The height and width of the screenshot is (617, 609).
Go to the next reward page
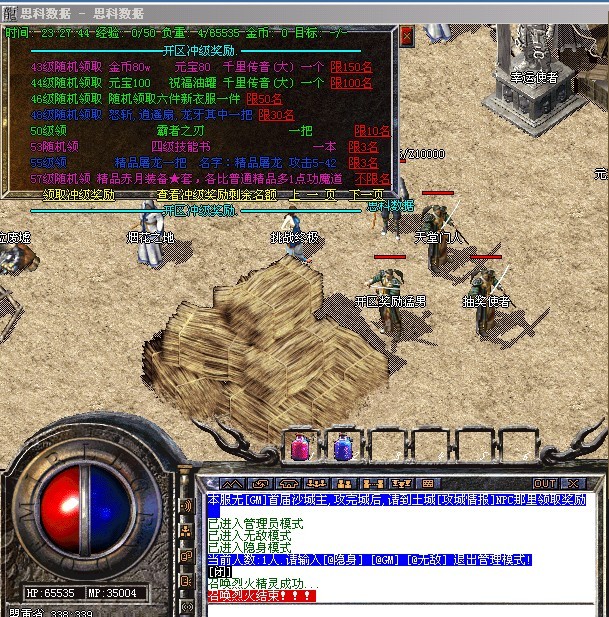click(366, 194)
